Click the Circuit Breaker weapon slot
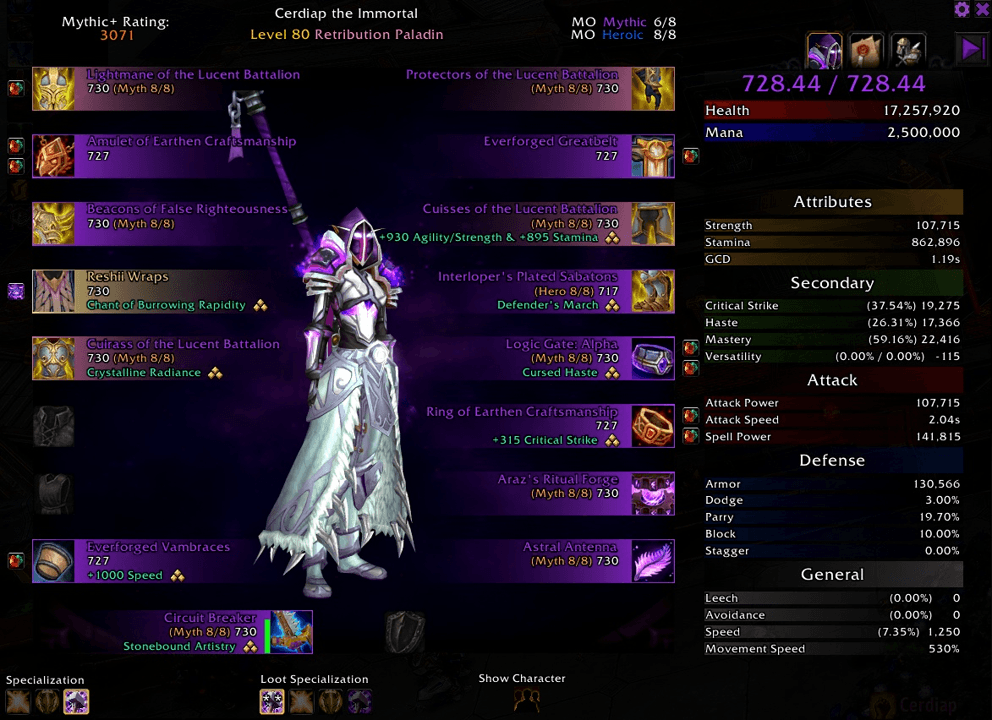 point(291,632)
